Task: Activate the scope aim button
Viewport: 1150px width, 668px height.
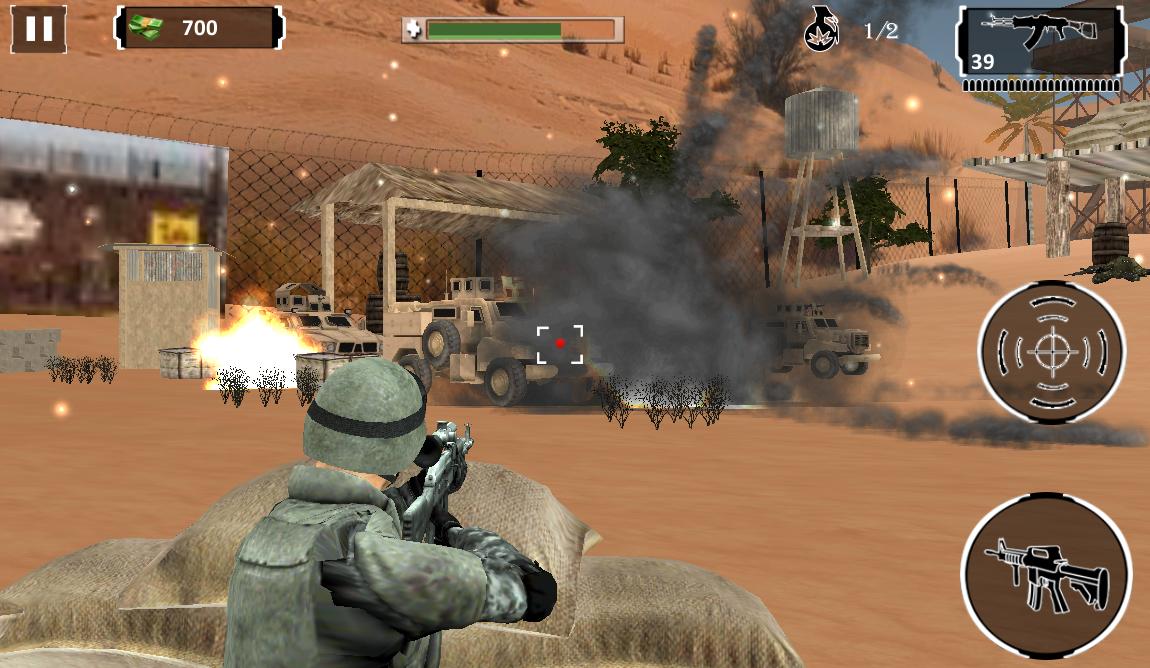Action: (x=1051, y=352)
